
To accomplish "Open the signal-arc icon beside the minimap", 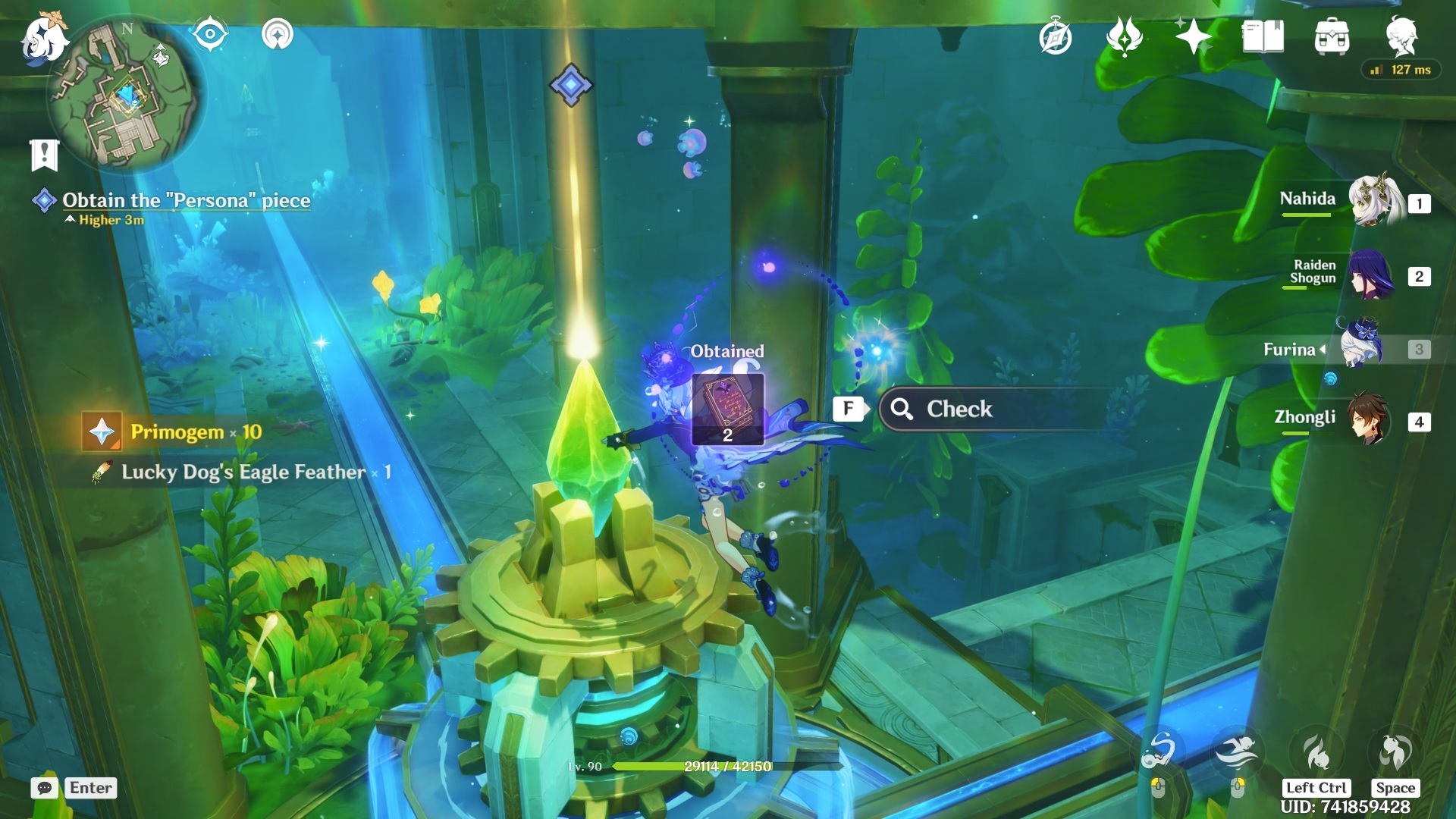I will 277,35.
